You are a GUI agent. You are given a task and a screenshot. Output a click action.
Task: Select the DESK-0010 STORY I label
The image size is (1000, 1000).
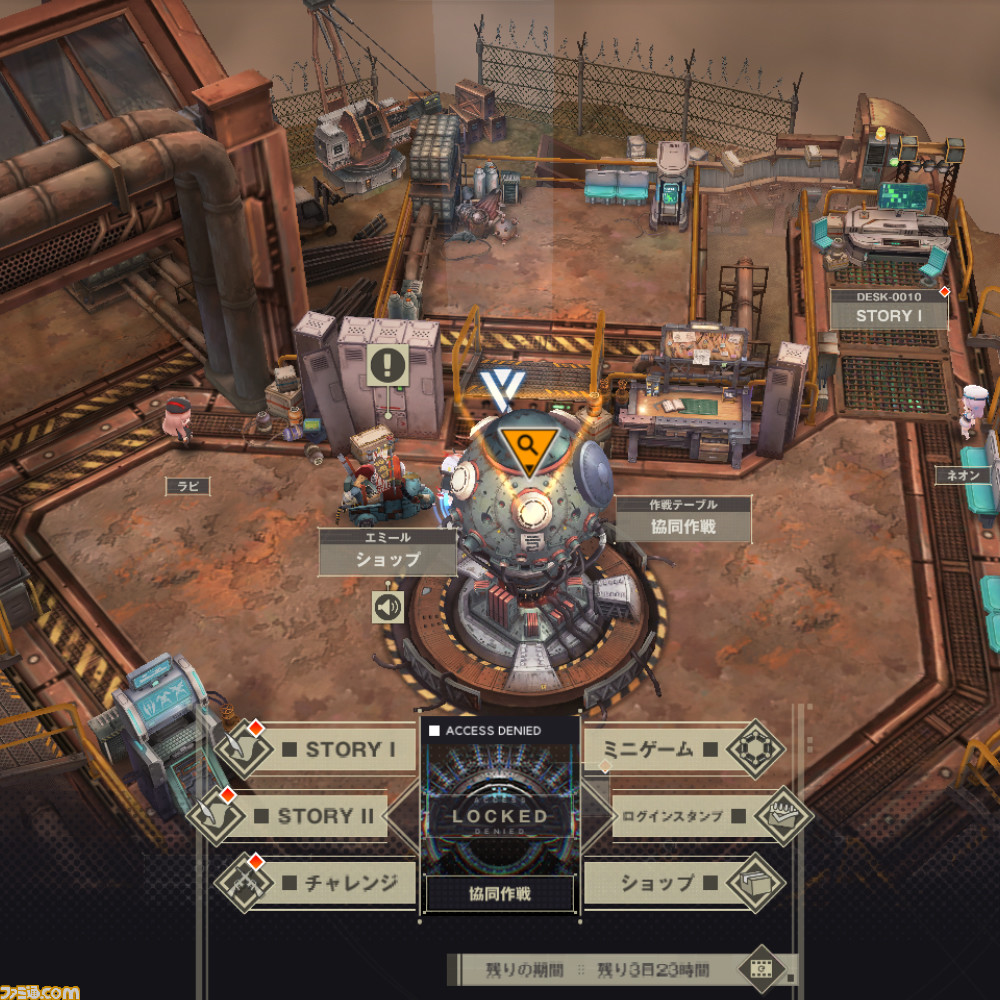(x=888, y=310)
